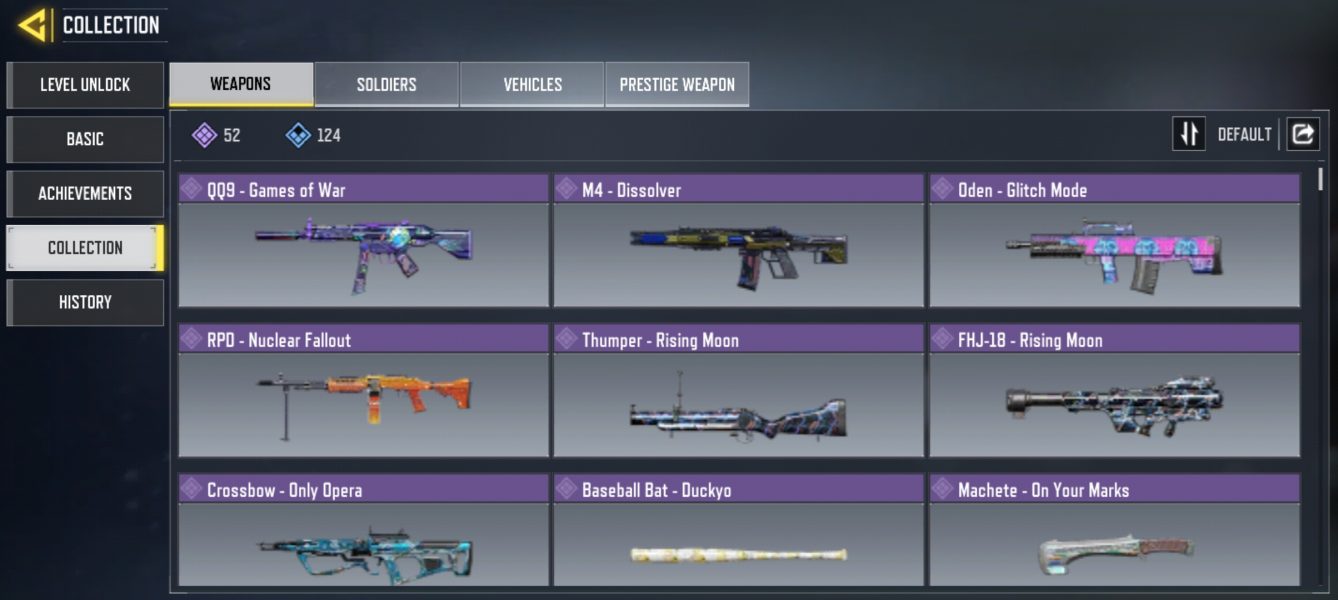Go back using the yellow arrow
Screen dimensions: 1338x600
(34, 24)
